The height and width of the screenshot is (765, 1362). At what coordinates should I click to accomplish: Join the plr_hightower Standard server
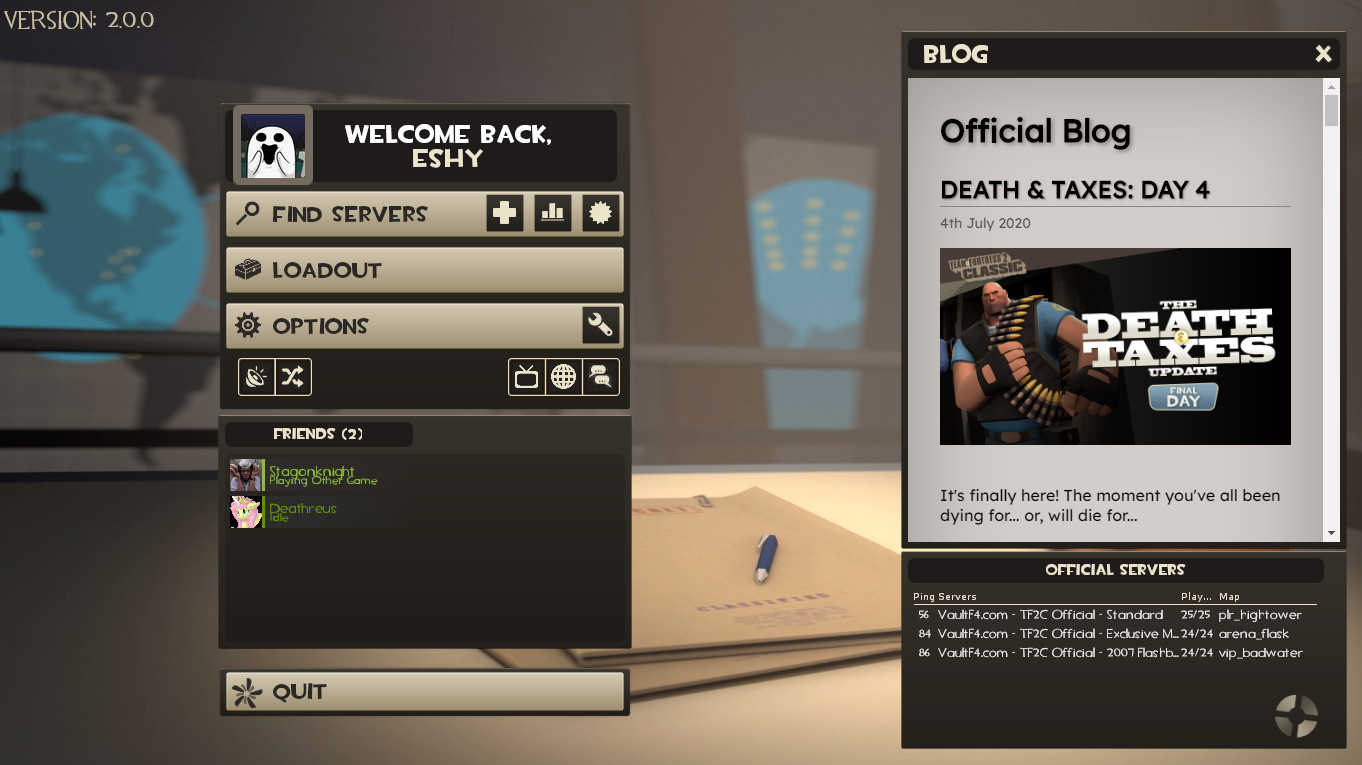point(1100,615)
